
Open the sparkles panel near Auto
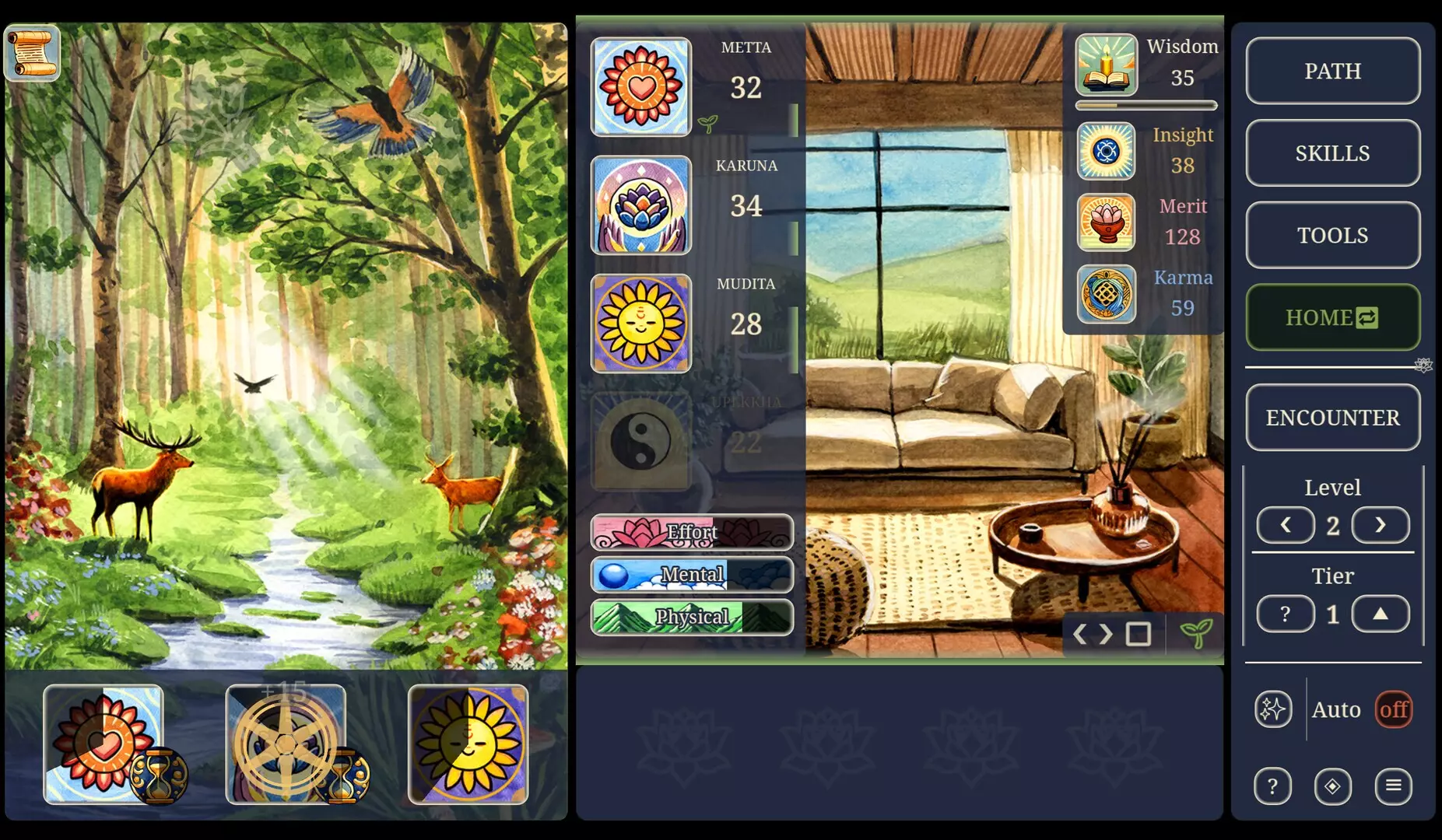pos(1273,709)
